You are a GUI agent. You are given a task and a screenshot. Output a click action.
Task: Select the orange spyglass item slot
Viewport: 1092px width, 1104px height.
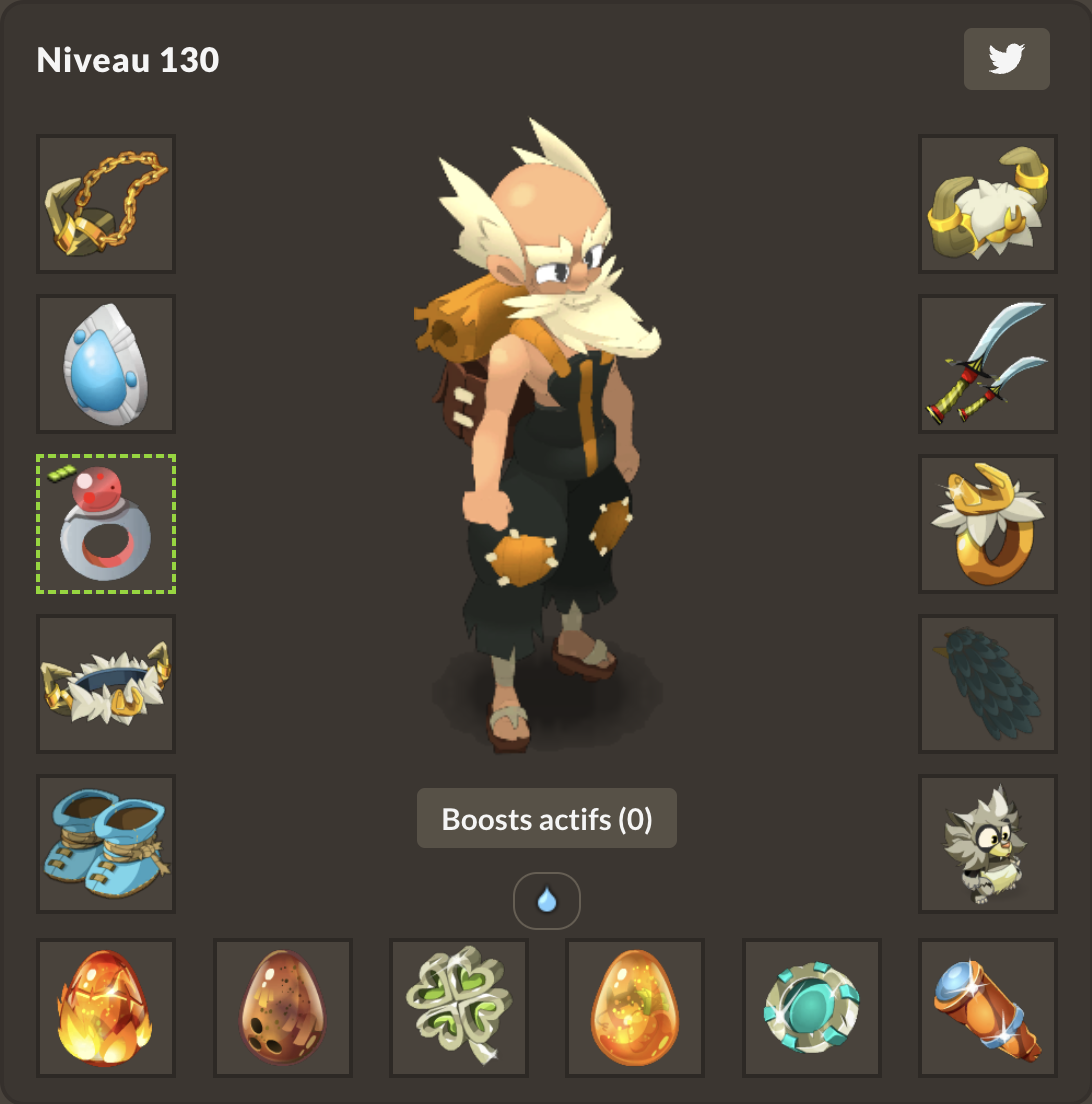click(988, 1008)
